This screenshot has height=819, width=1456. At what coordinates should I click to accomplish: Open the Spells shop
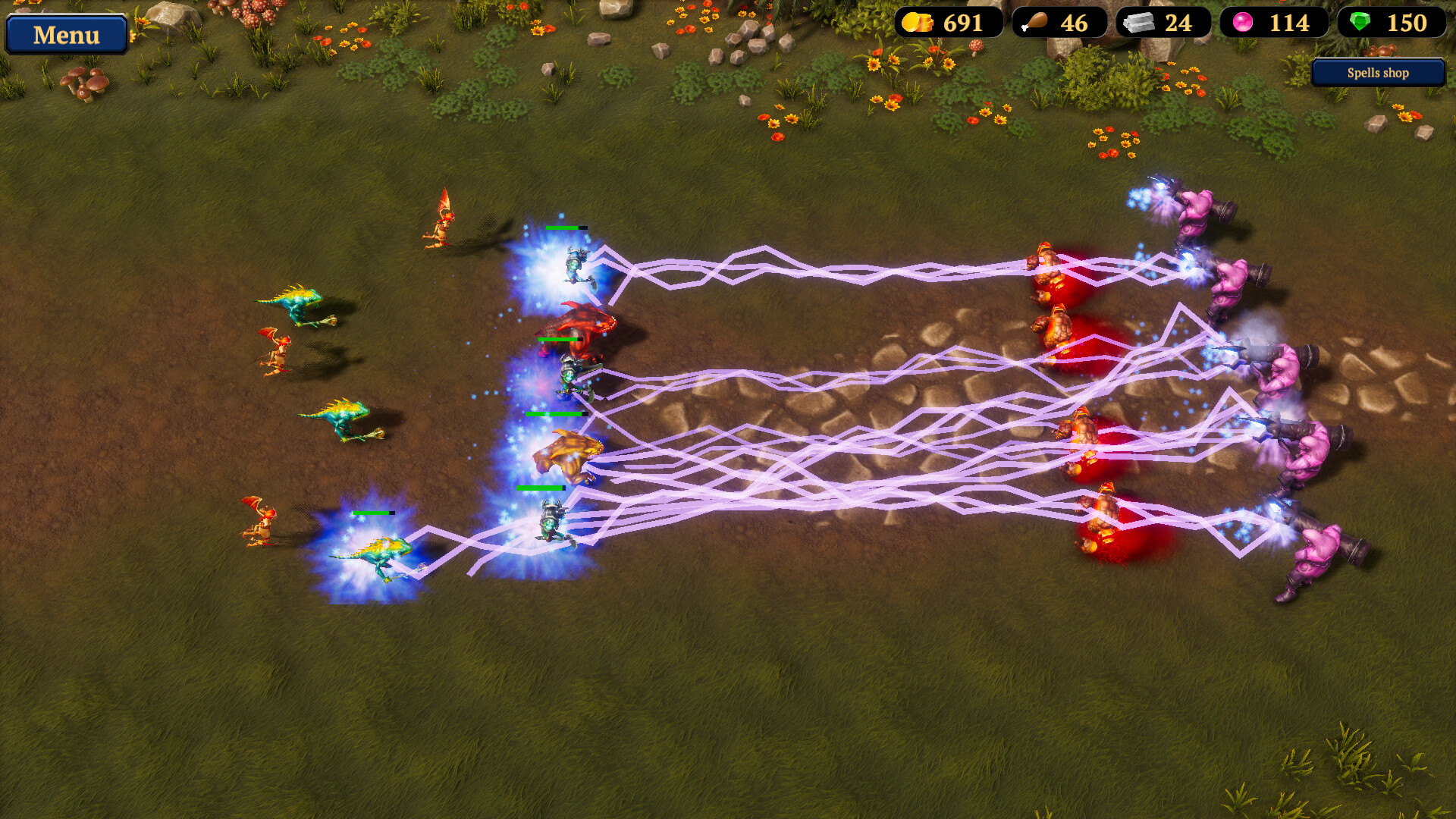1376,73
